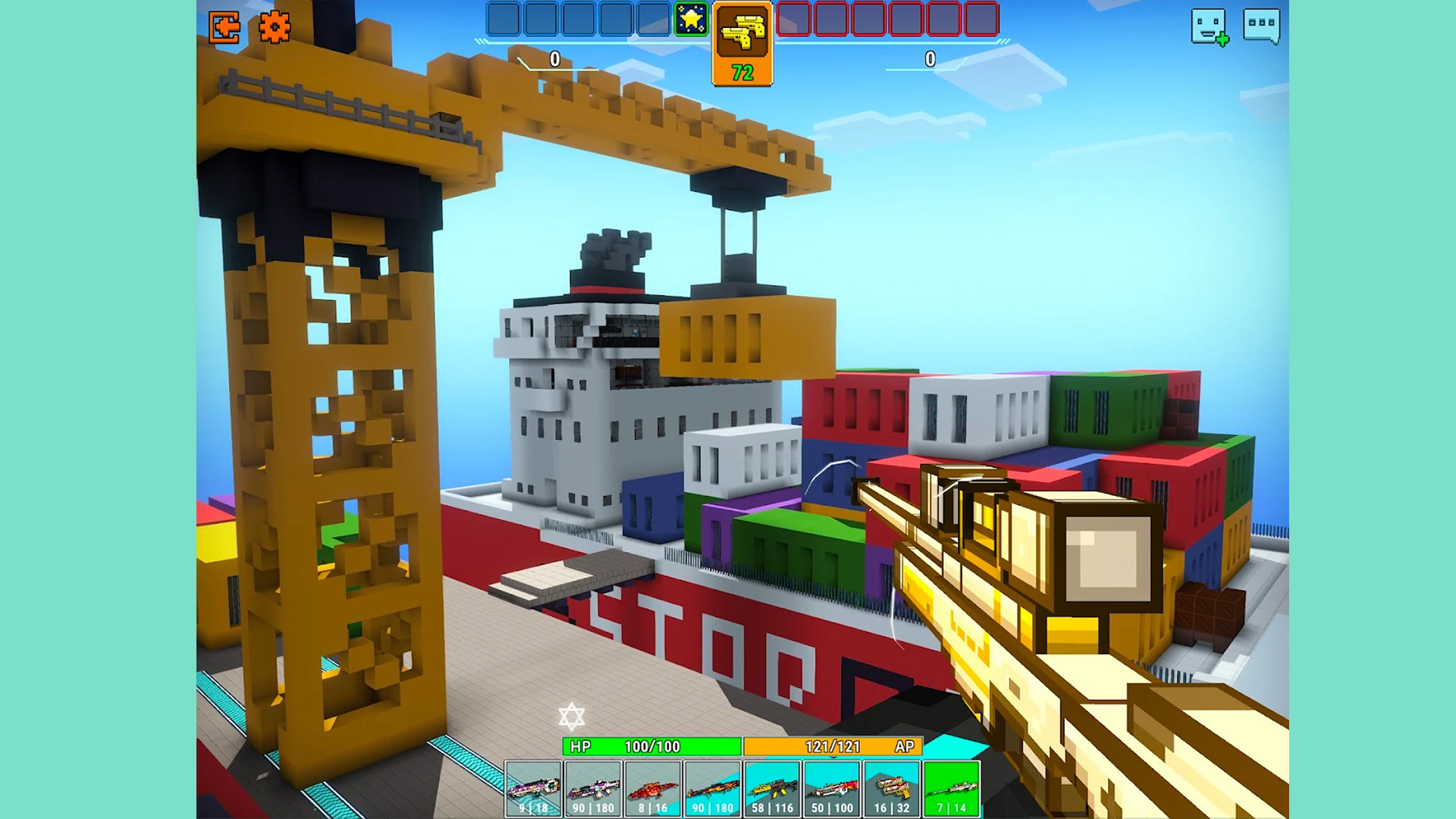Open the game settings gear icon
This screenshot has height=819, width=1456.
[x=275, y=27]
